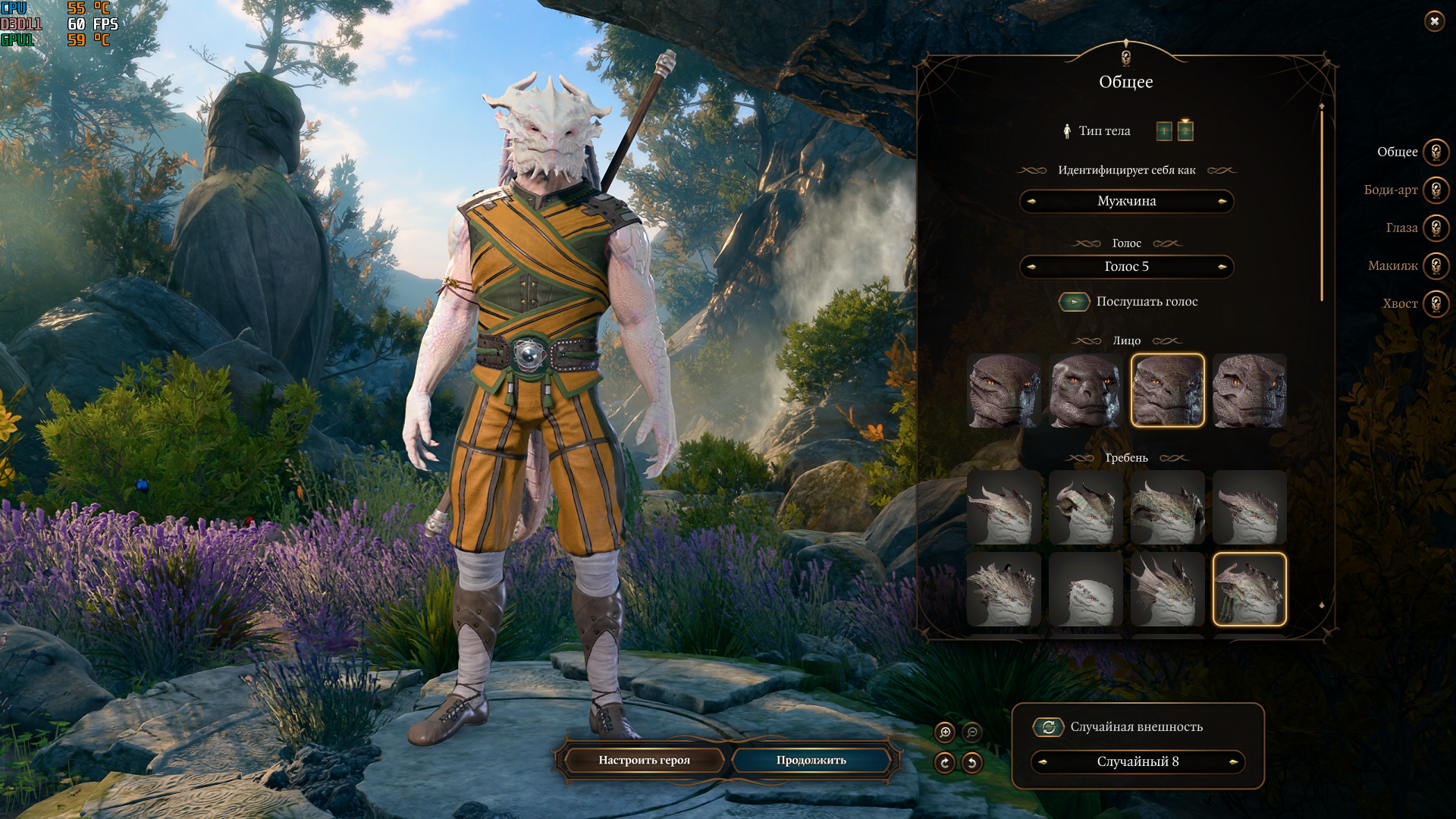
Task: Randomize appearance with Случайная внешность
Action: pos(1048,727)
